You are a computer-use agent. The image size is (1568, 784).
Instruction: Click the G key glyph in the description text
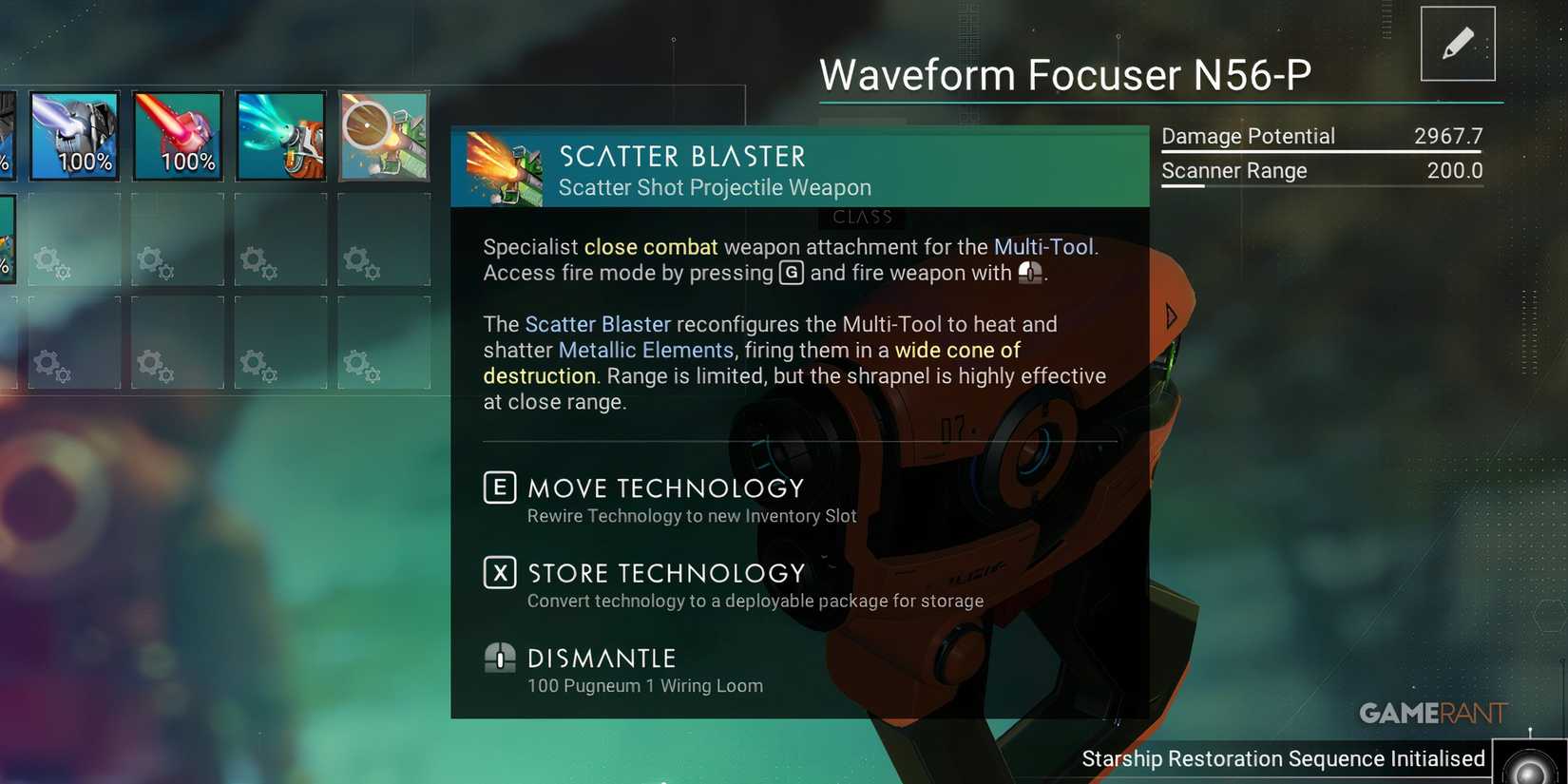pos(791,273)
